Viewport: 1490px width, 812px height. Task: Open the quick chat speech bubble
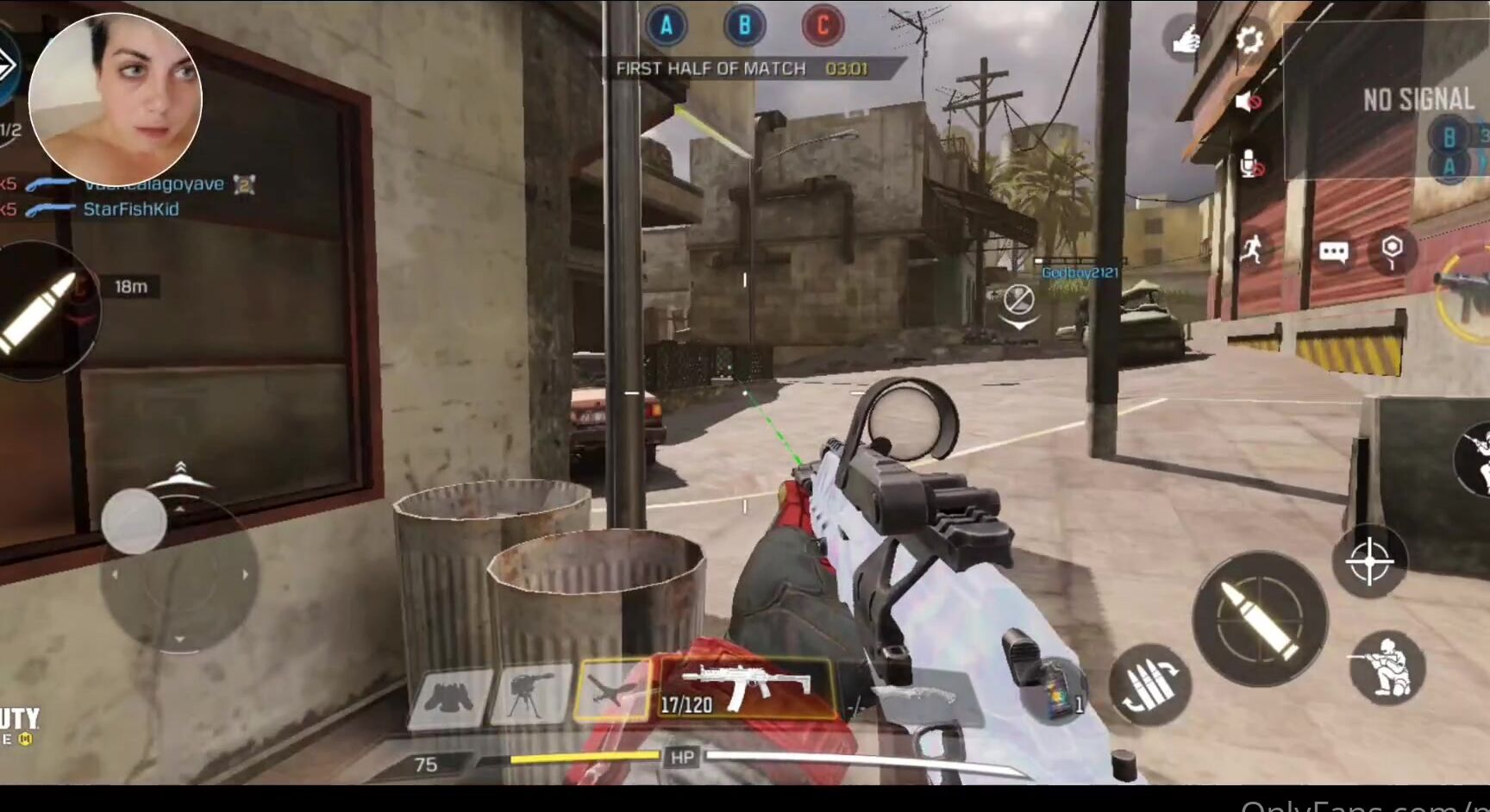pos(1333,252)
